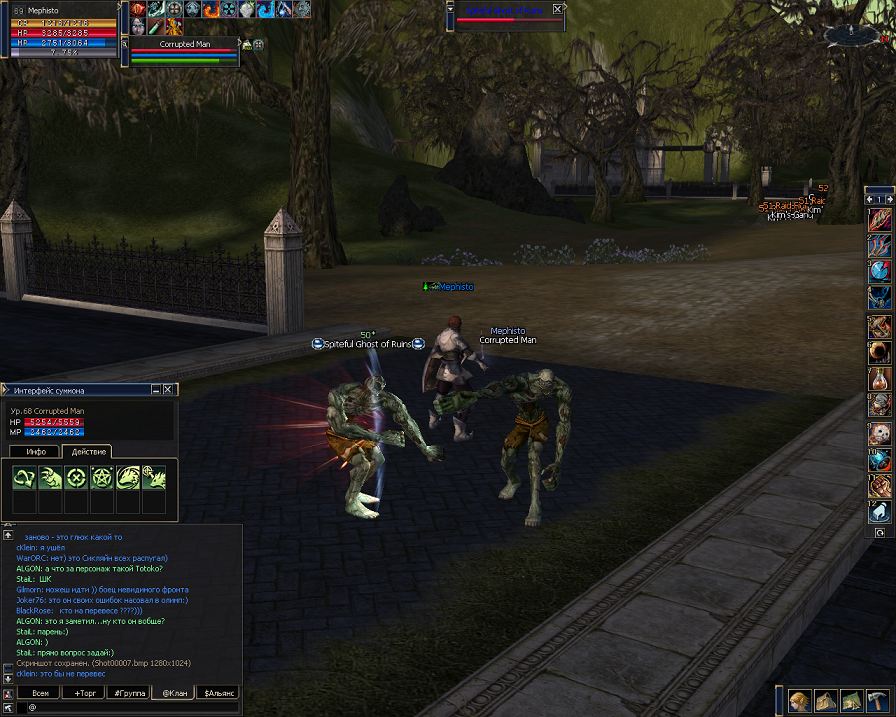Switch to the Инфо tab
This screenshot has height=717, width=896.
pos(36,452)
